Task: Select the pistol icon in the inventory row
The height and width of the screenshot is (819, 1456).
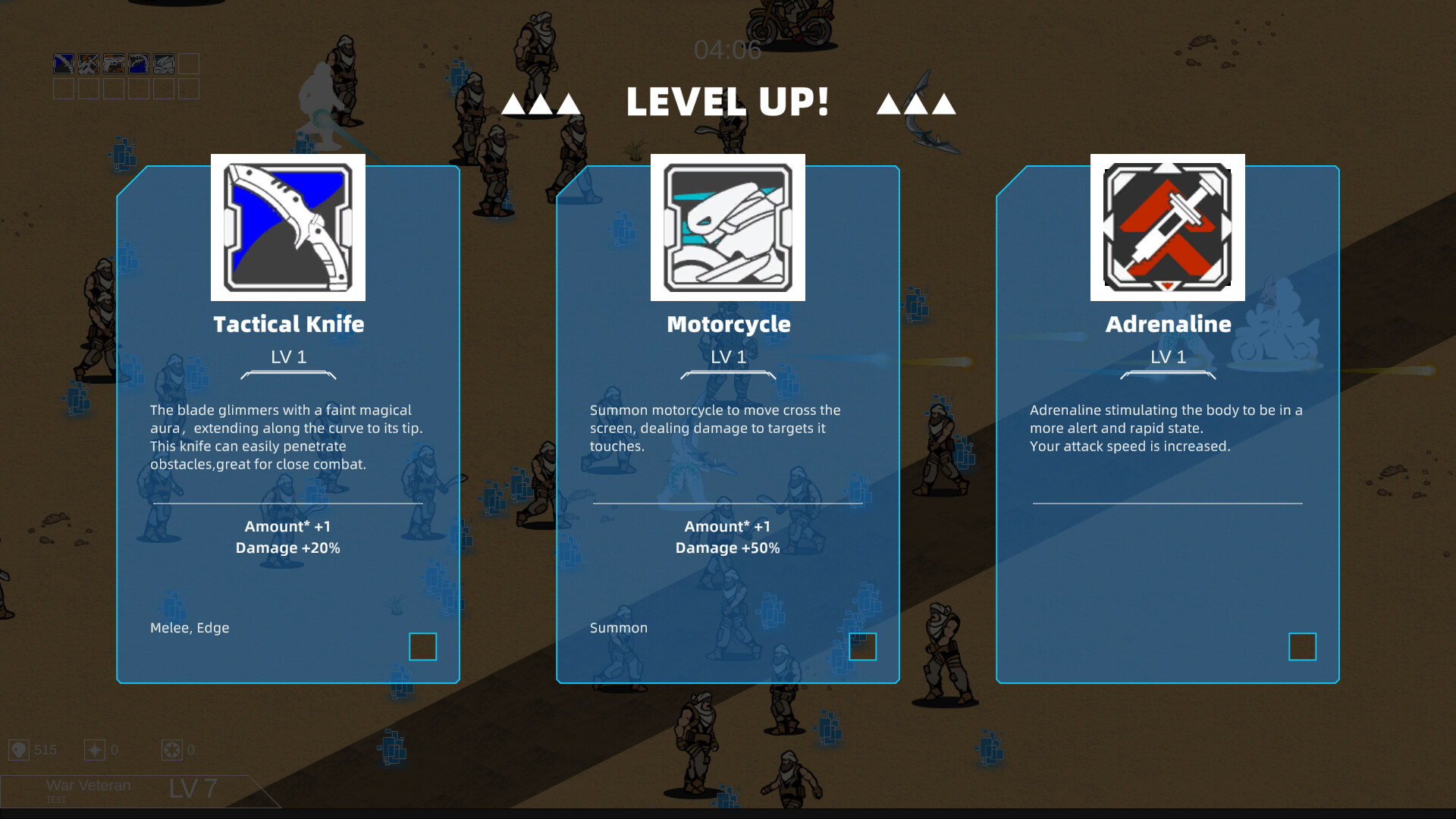Action: [114, 64]
